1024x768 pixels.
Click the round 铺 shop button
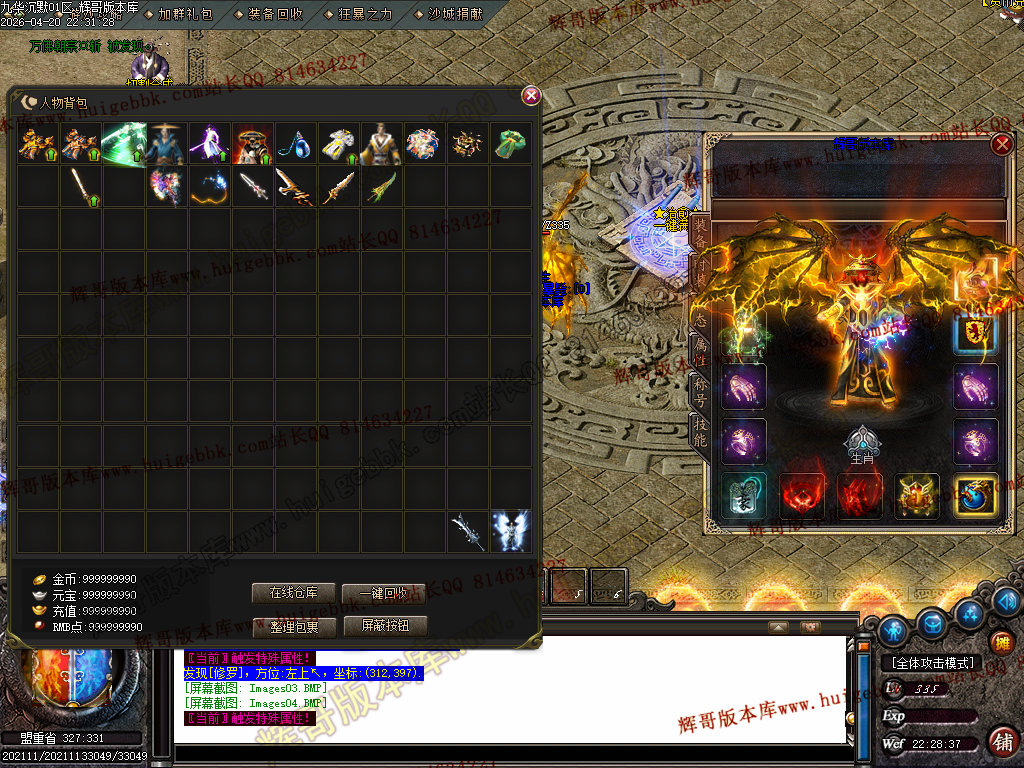click(1003, 741)
